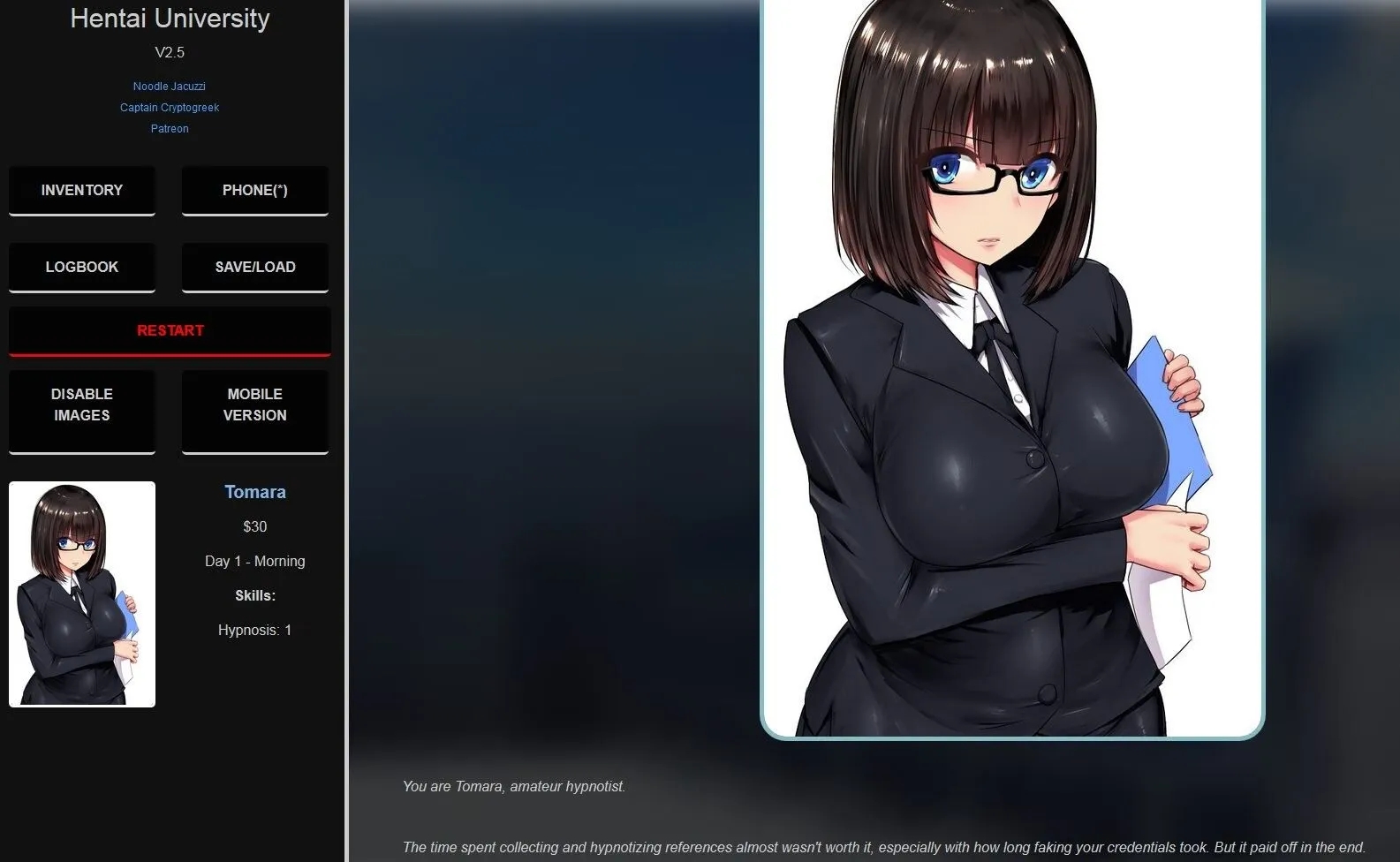Click the Hentai University title
Image resolution: width=1400 pixels, height=862 pixels.
pyautogui.click(x=169, y=18)
